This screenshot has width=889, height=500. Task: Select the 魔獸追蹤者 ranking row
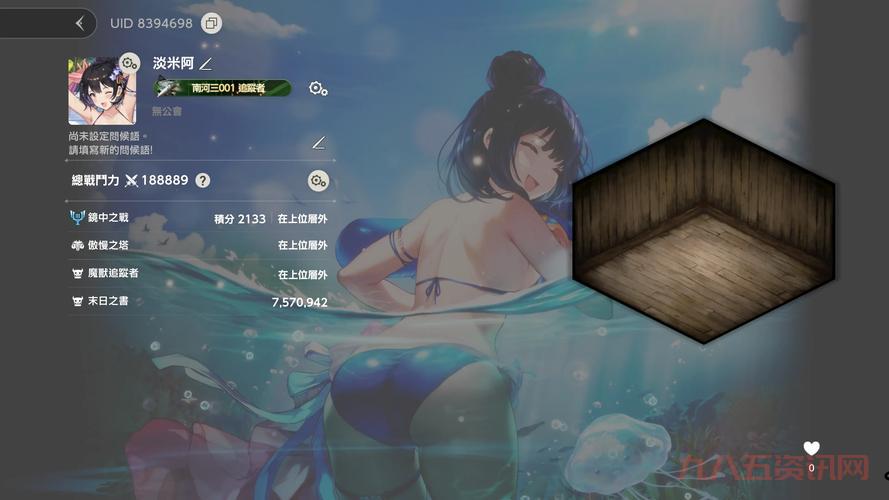199,273
